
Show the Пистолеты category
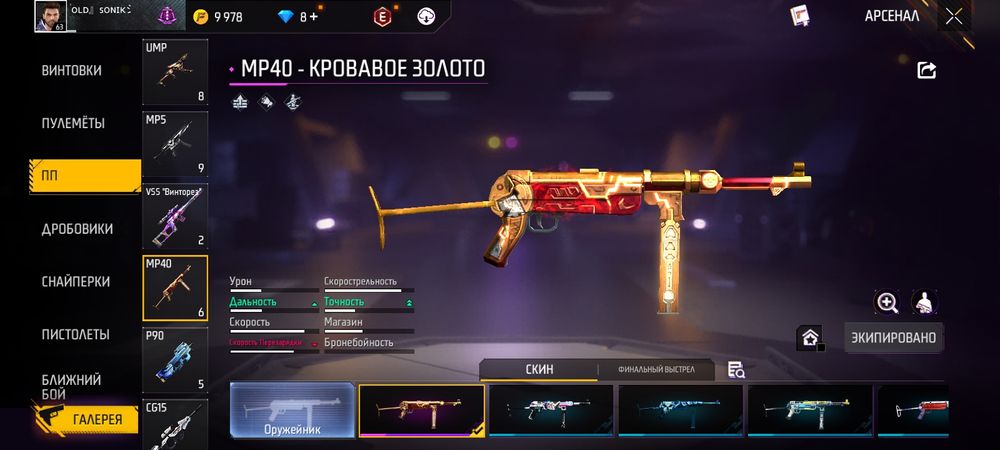[75, 334]
